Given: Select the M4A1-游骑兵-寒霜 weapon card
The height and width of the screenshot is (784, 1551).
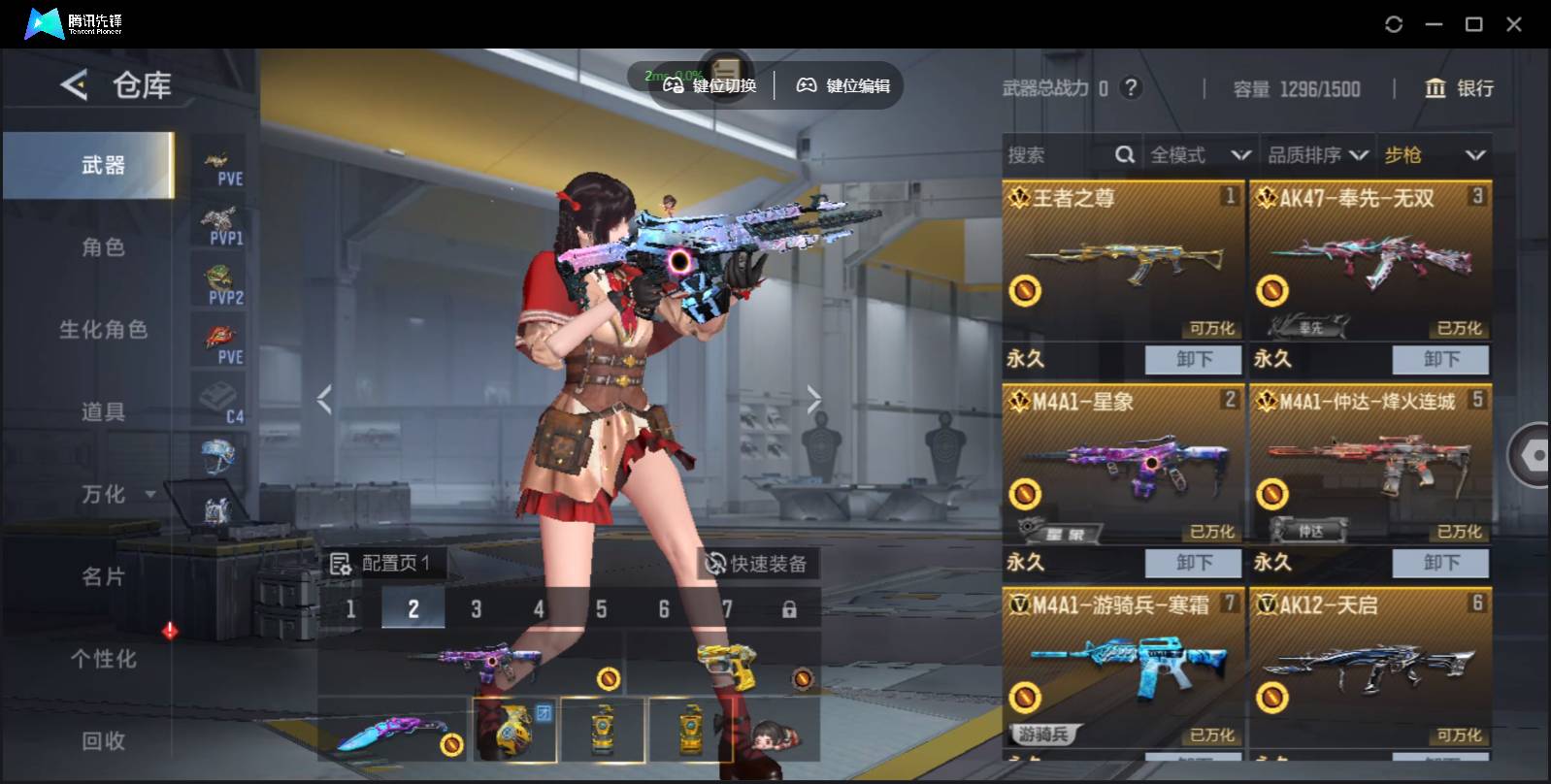Looking at the screenshot, I should click(x=1123, y=670).
